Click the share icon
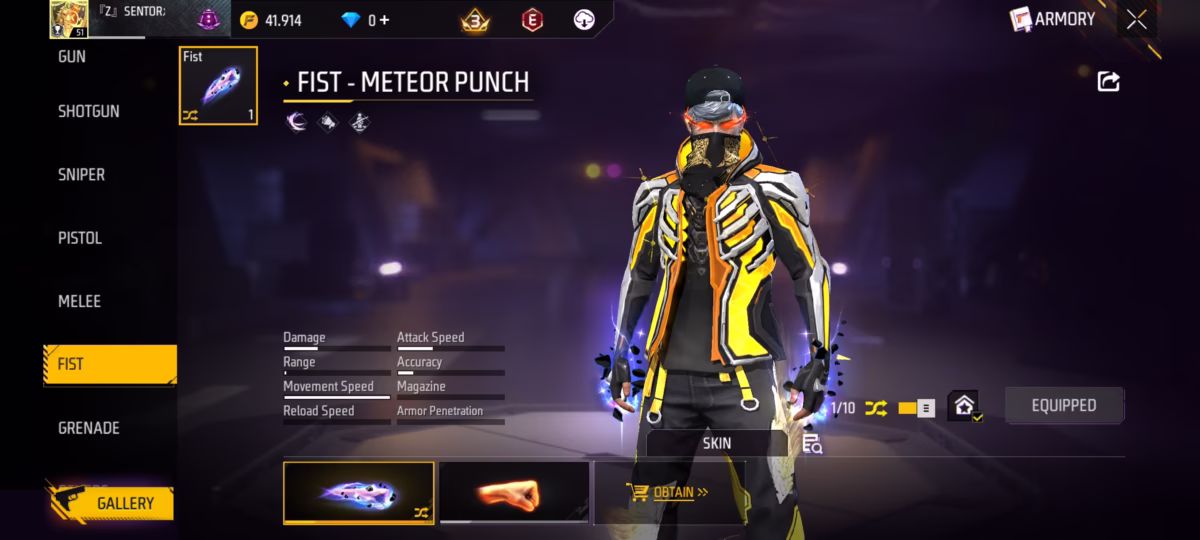Image resolution: width=1200 pixels, height=540 pixels. (1108, 82)
